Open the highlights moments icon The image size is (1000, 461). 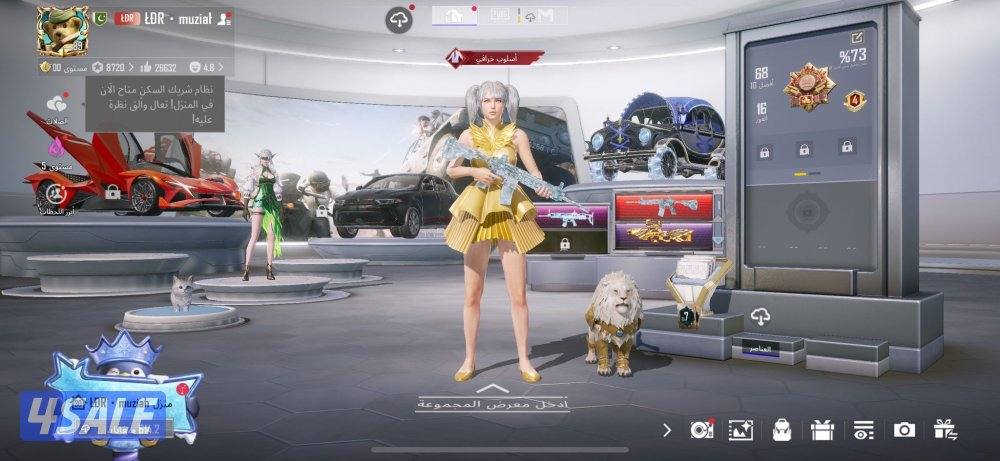[x=55, y=192]
